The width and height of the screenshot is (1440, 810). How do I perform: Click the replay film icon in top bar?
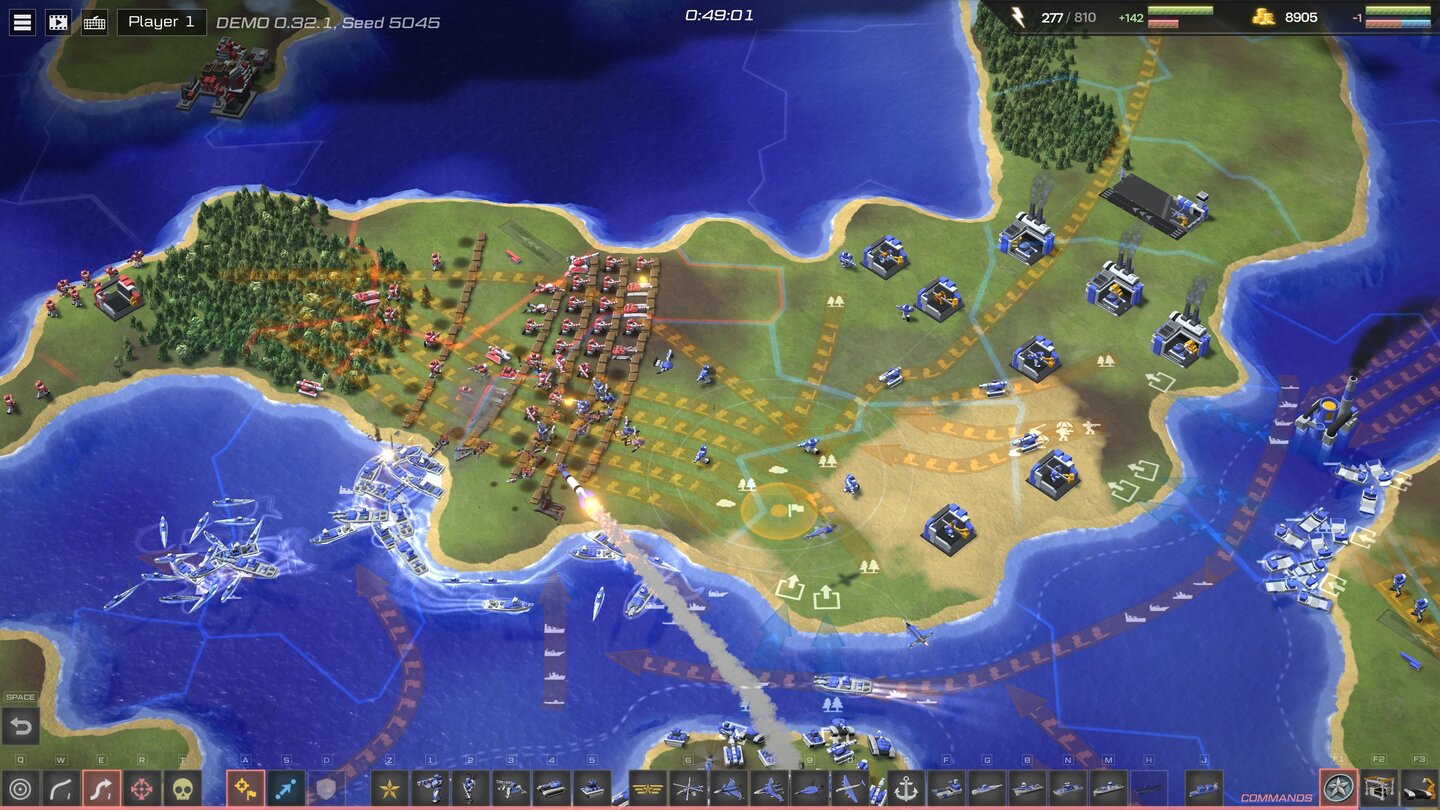coord(59,20)
